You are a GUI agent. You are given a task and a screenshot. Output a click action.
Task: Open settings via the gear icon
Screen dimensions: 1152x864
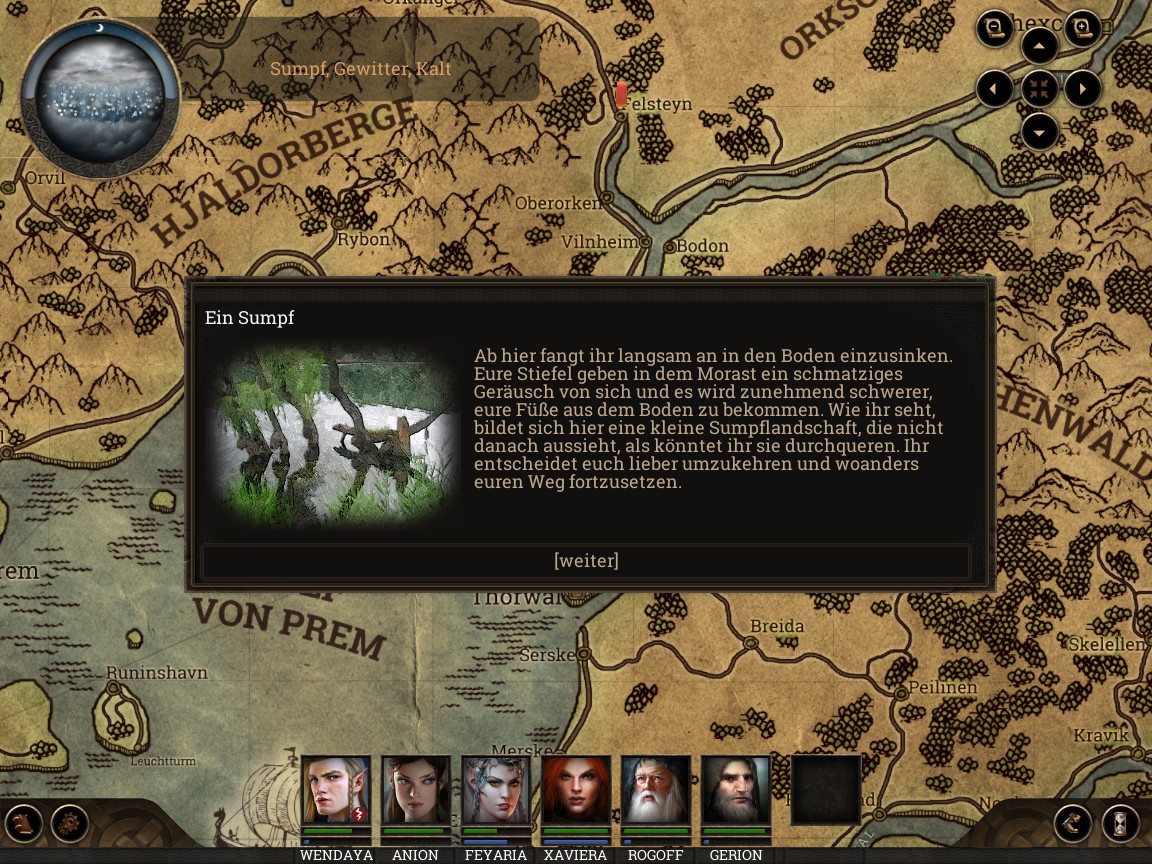coord(70,824)
